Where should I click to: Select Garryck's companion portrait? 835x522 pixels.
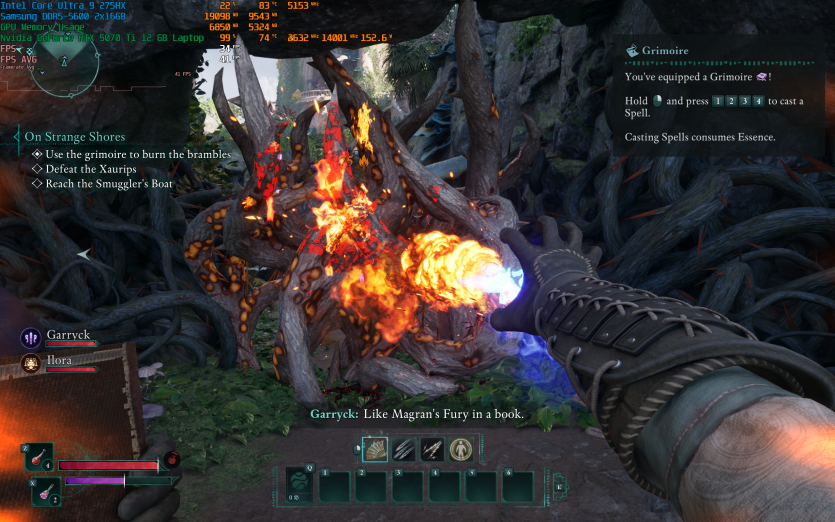29,337
